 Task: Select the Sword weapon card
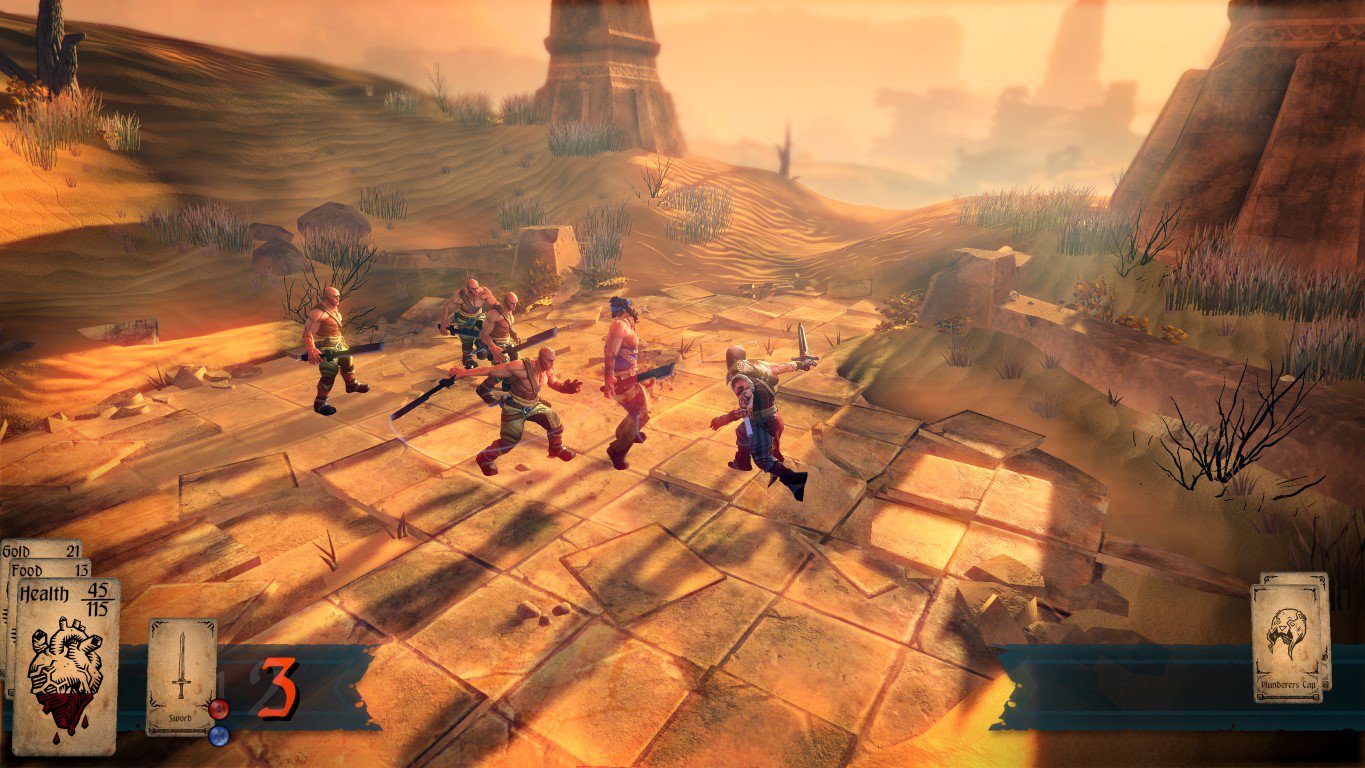point(181,675)
